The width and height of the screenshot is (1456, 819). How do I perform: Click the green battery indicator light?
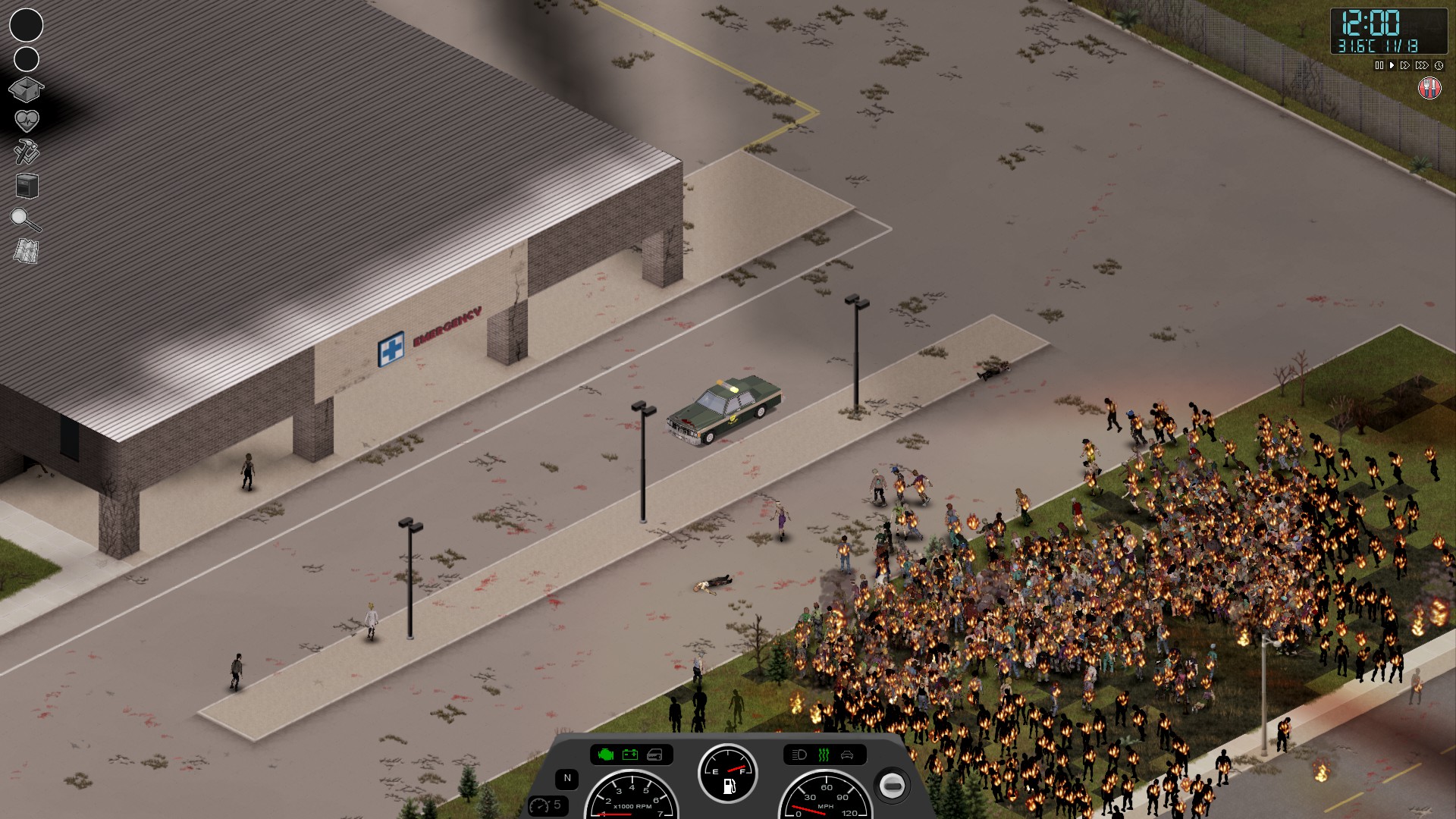(630, 755)
